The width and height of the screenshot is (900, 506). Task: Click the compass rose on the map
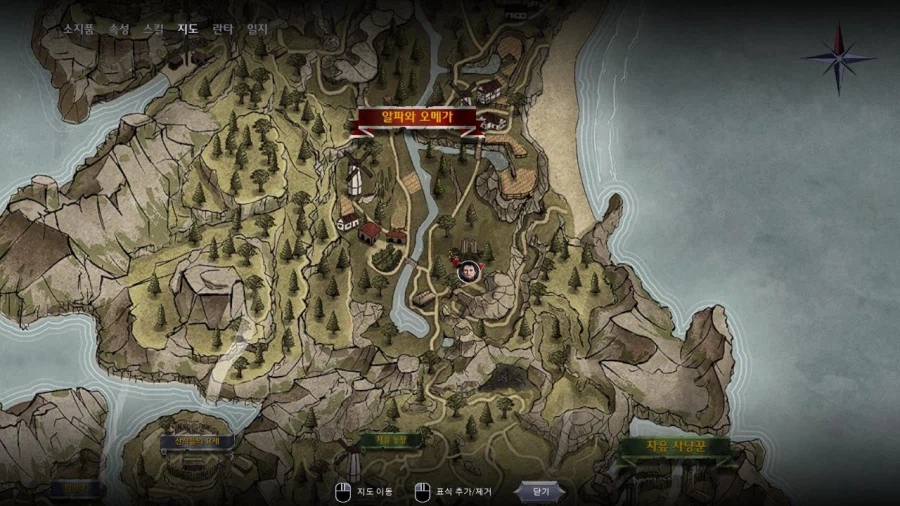pos(838,57)
